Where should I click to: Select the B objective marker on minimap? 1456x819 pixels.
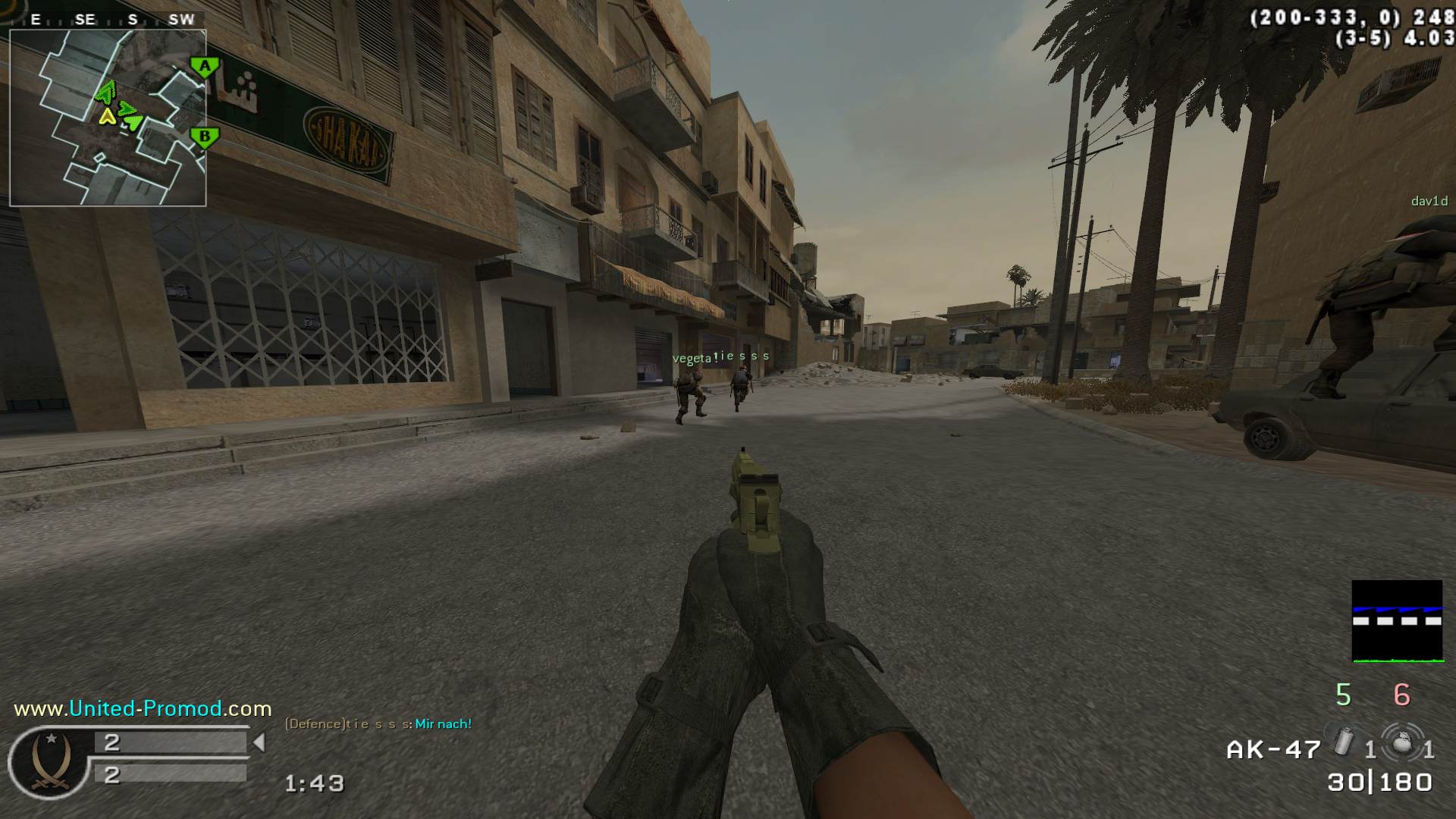204,138
